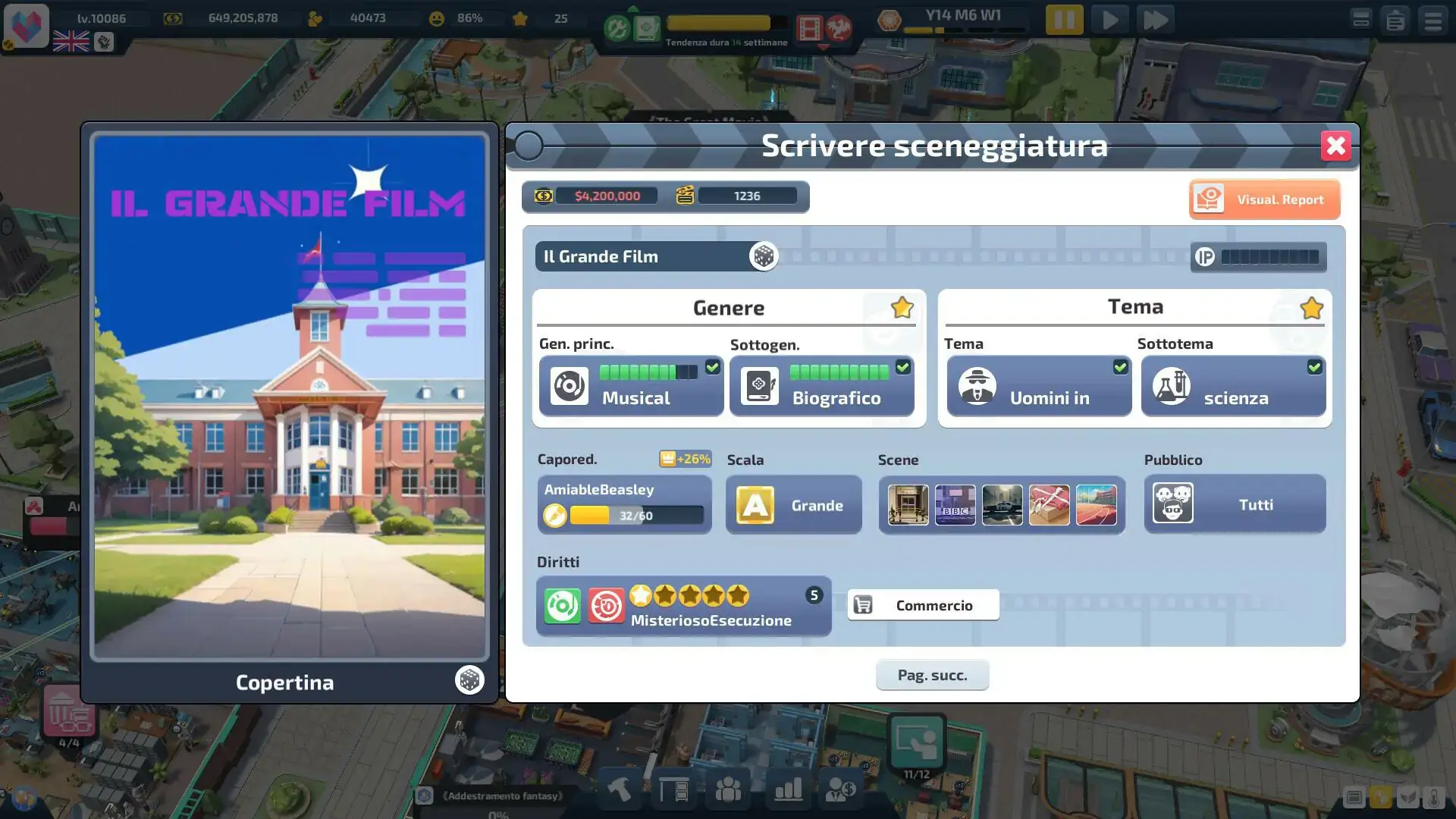1456x819 pixels.
Task: Change the Uomini in theme
Action: tap(1039, 386)
